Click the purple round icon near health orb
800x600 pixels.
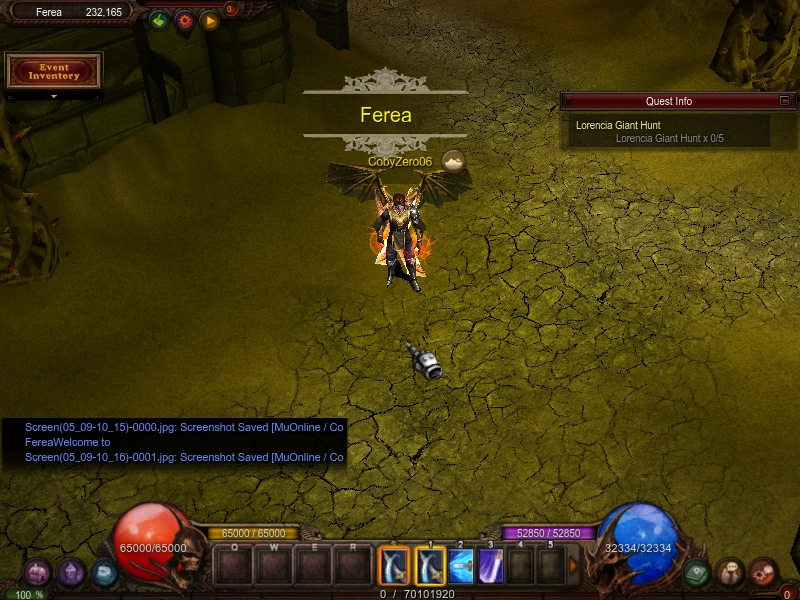[71, 573]
